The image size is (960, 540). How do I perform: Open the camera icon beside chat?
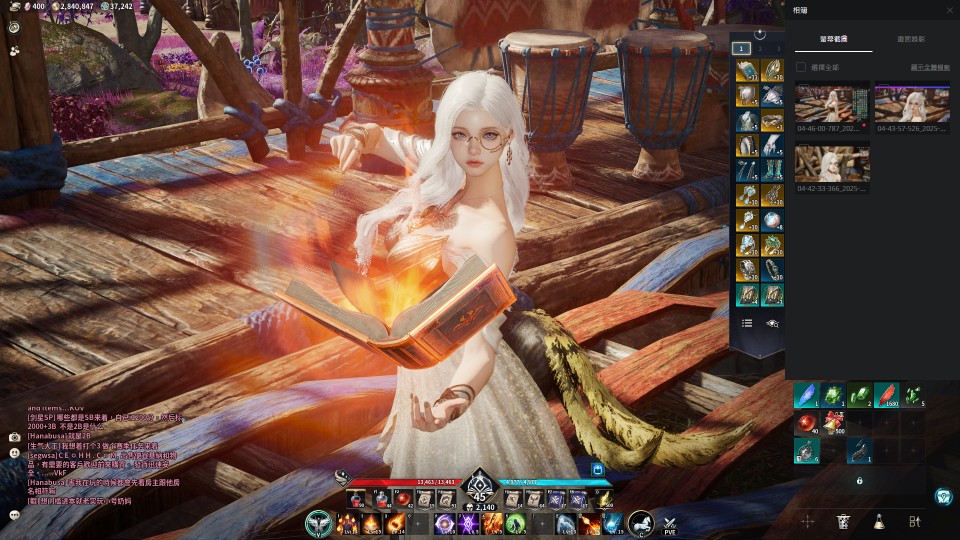tap(14, 437)
